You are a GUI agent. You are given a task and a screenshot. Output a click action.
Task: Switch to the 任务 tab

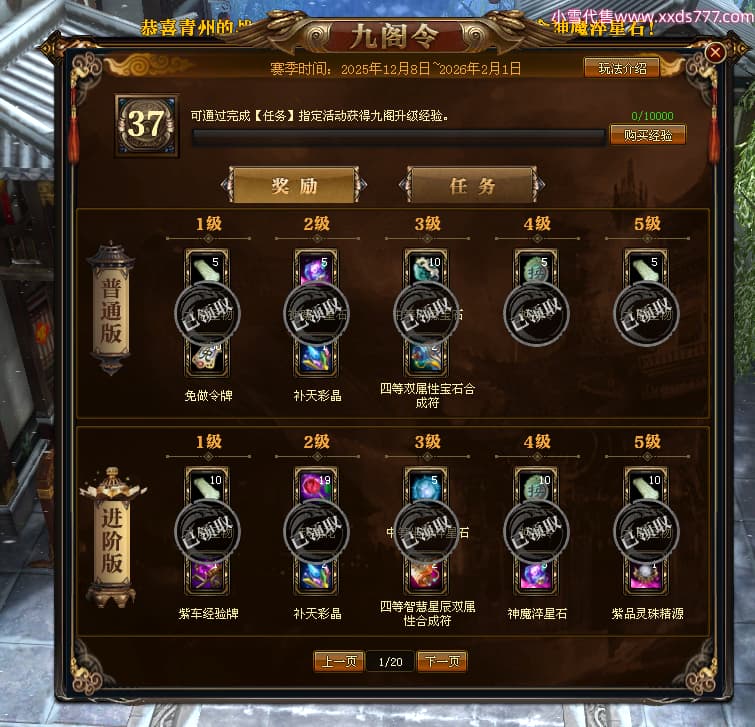pos(471,185)
